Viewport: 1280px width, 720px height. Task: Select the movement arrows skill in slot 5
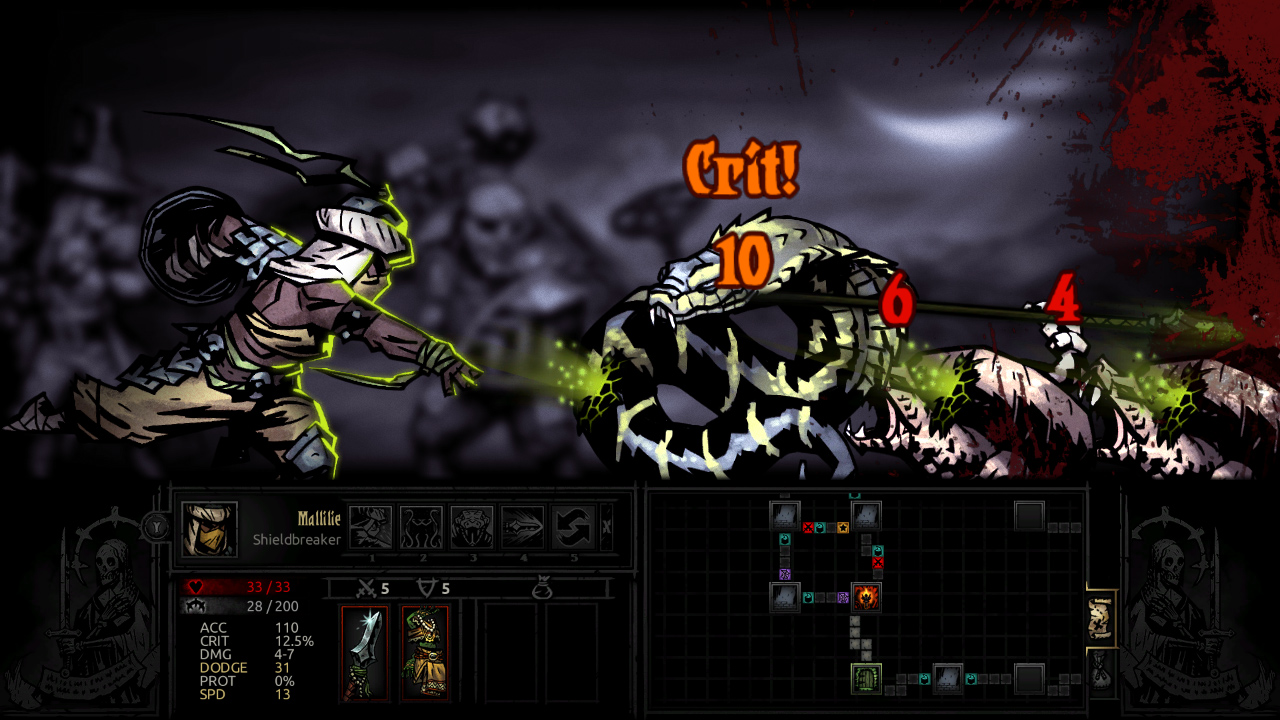pos(574,527)
